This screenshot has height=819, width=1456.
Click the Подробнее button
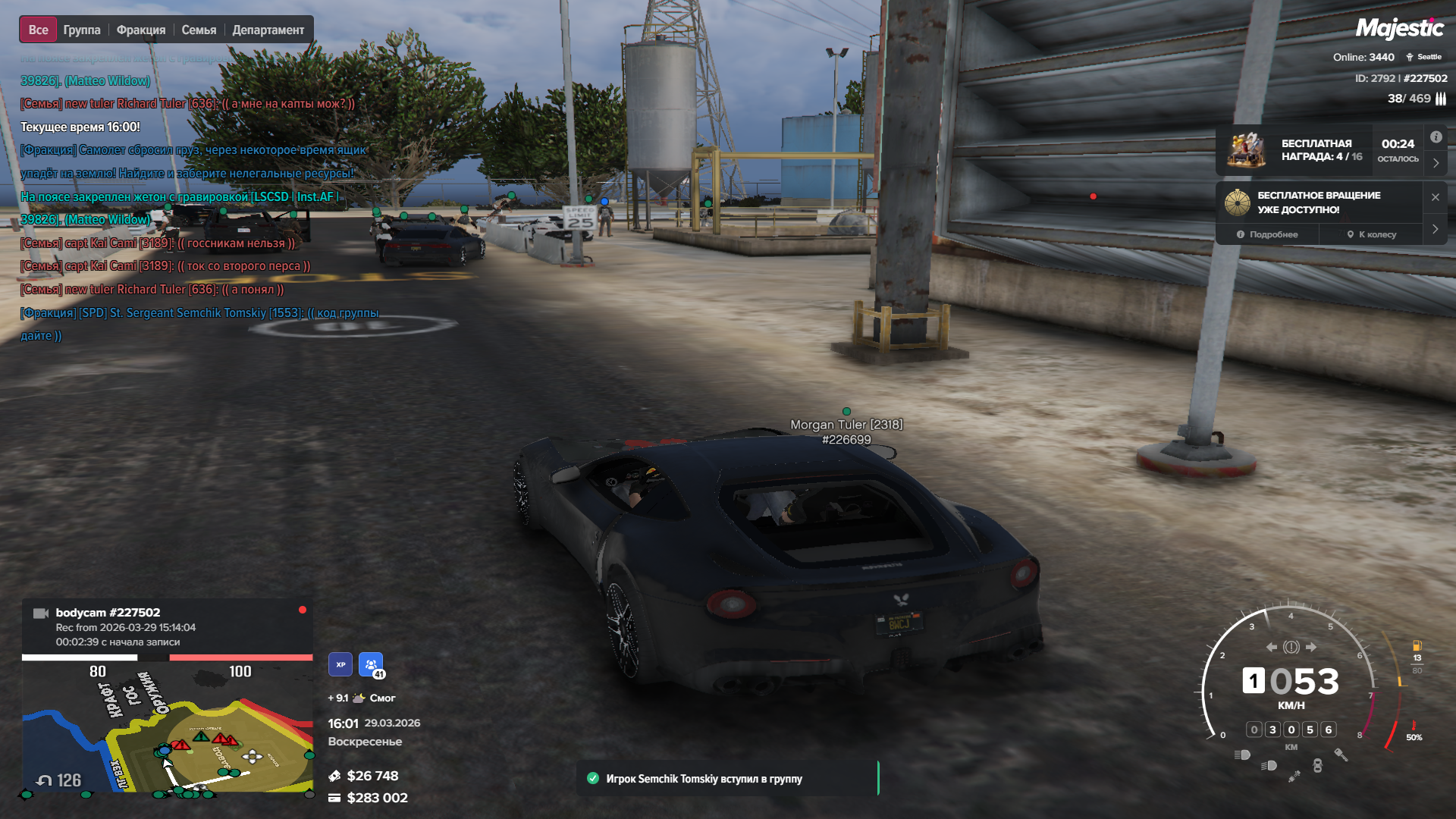[x=1267, y=234]
